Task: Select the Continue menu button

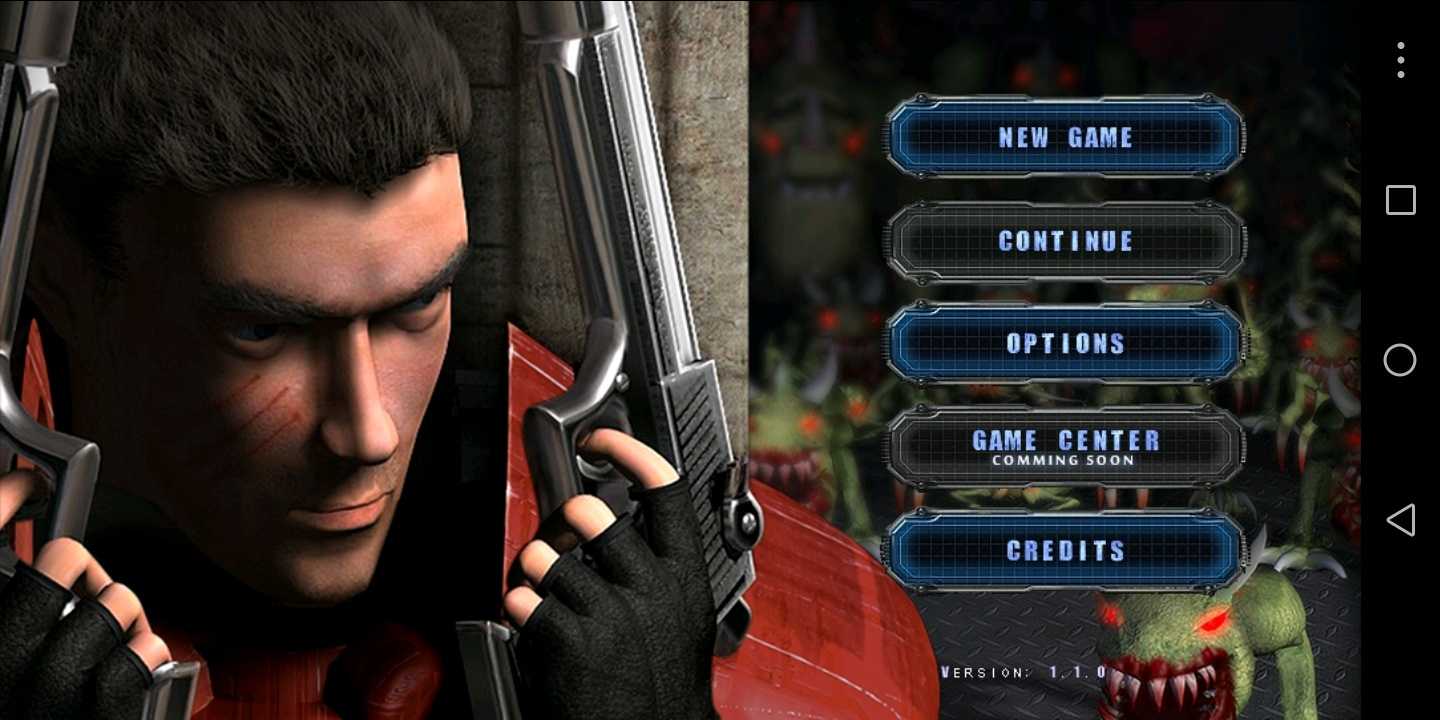Action: pos(1065,241)
